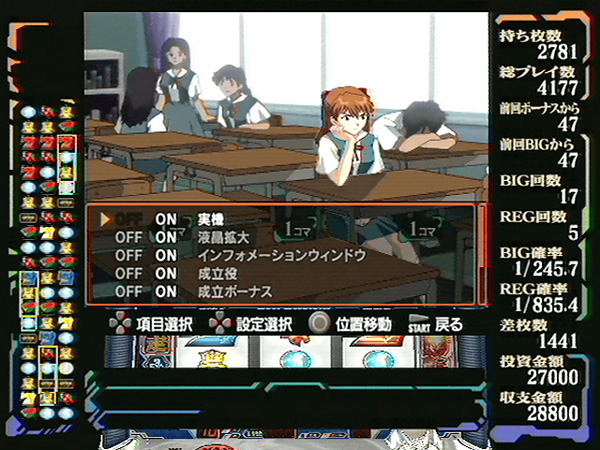
Task: Switch インフォメーションウィンドウ to OFF
Action: click(x=129, y=255)
